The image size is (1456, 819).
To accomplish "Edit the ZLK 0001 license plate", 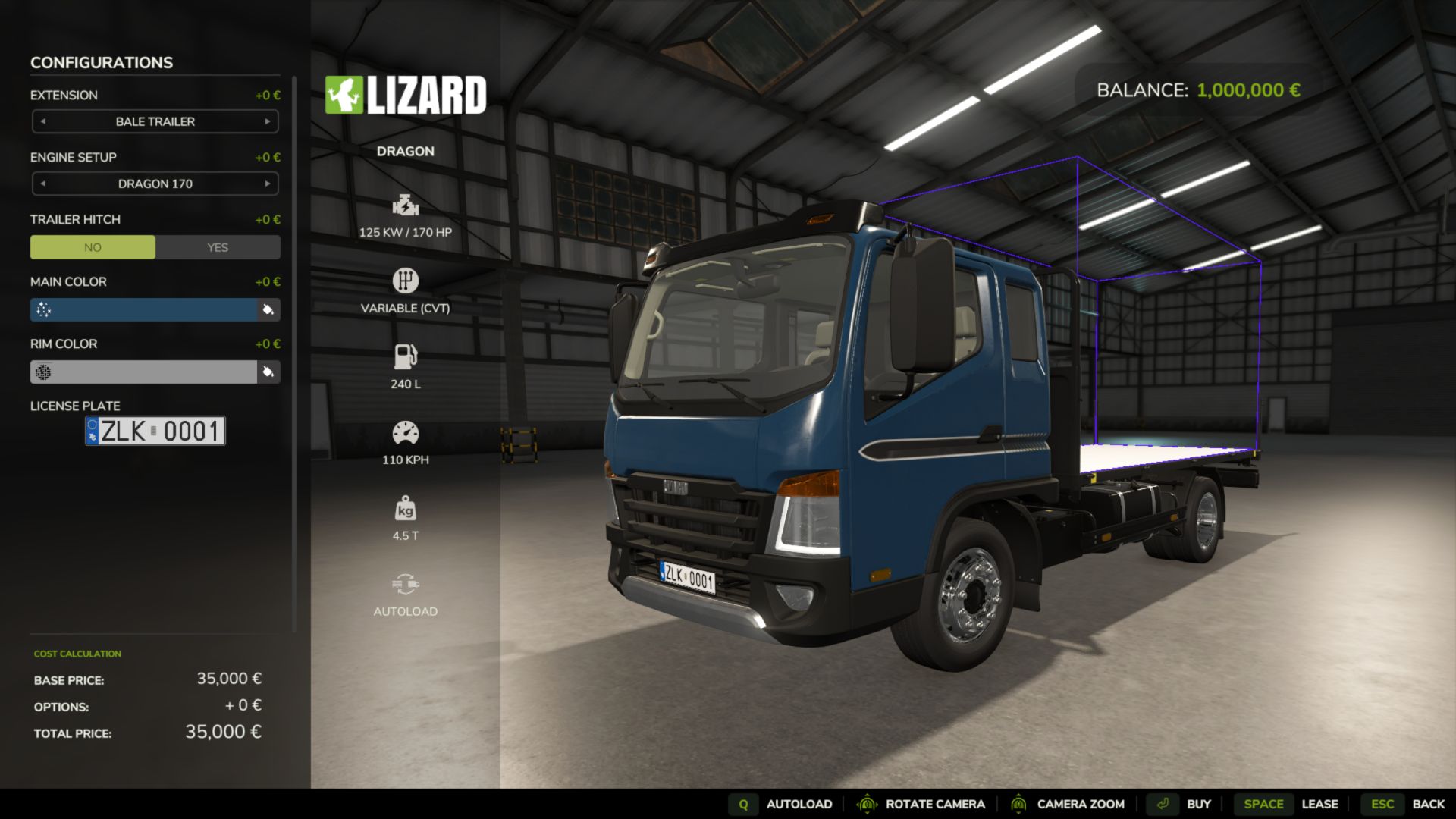I will 155,431.
